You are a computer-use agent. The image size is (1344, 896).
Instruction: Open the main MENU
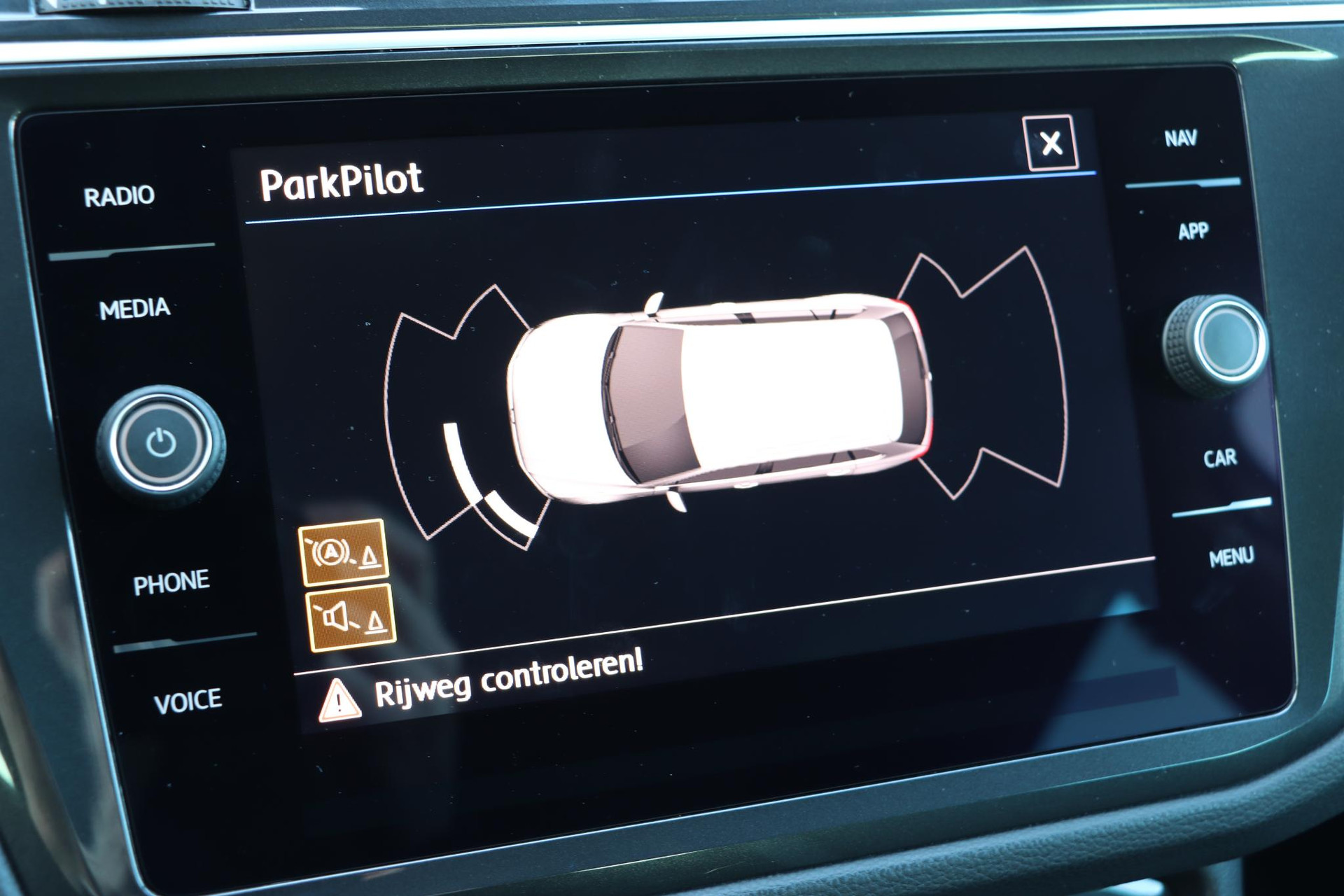tap(1232, 558)
